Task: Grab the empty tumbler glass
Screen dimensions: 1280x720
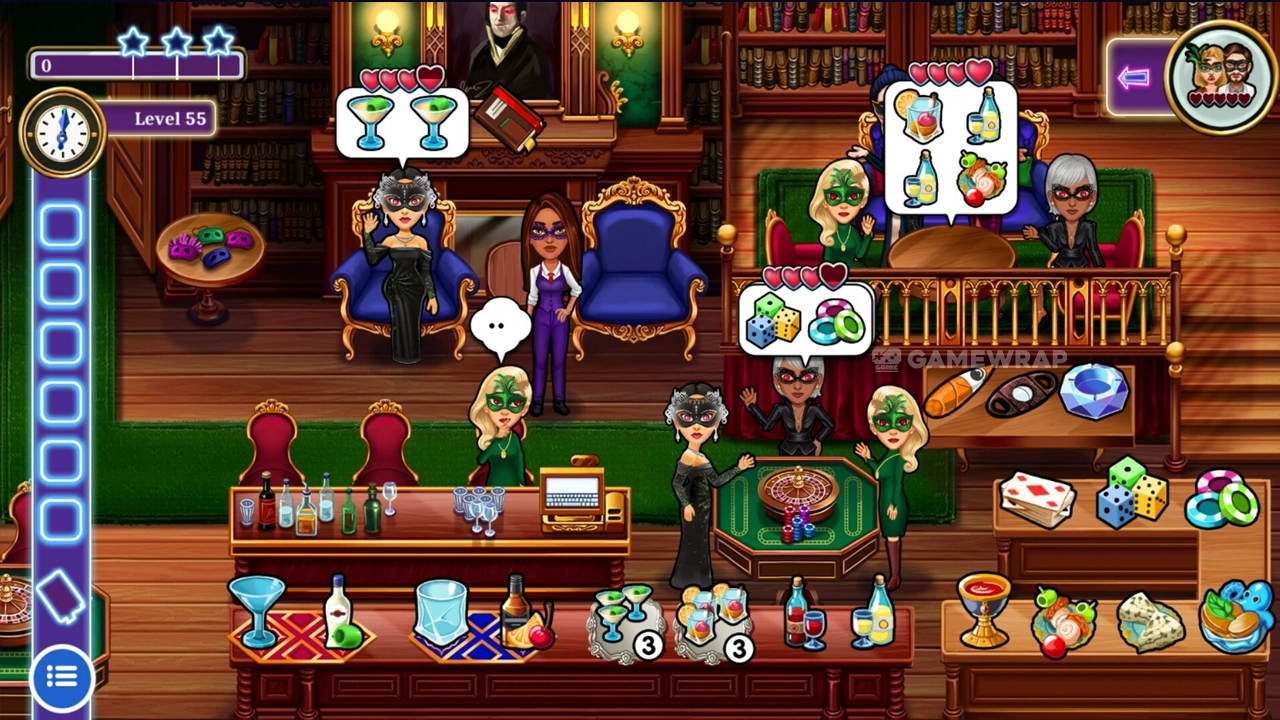Action: click(x=440, y=612)
